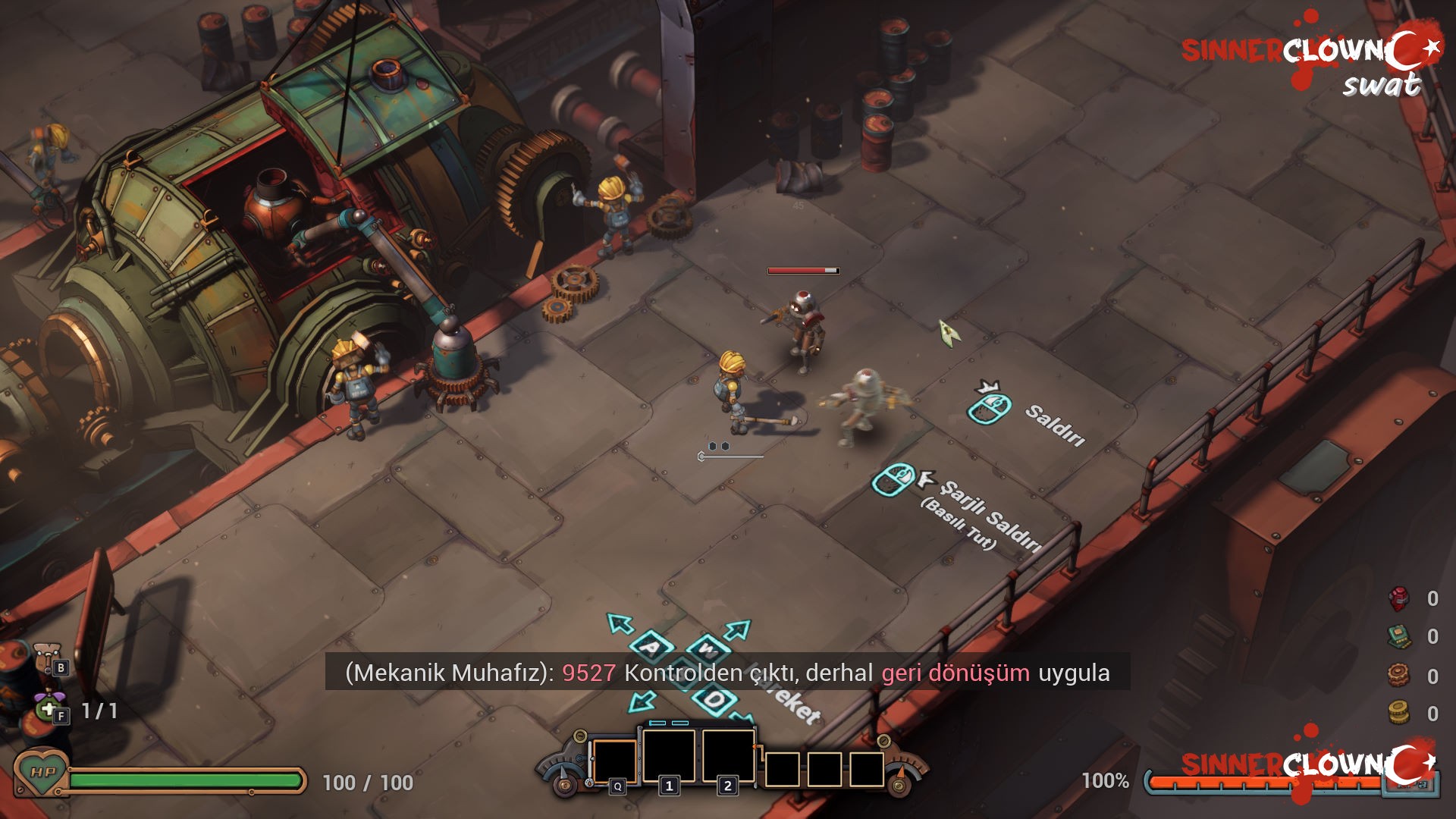Click the bronze gear resource icon

point(1399,675)
